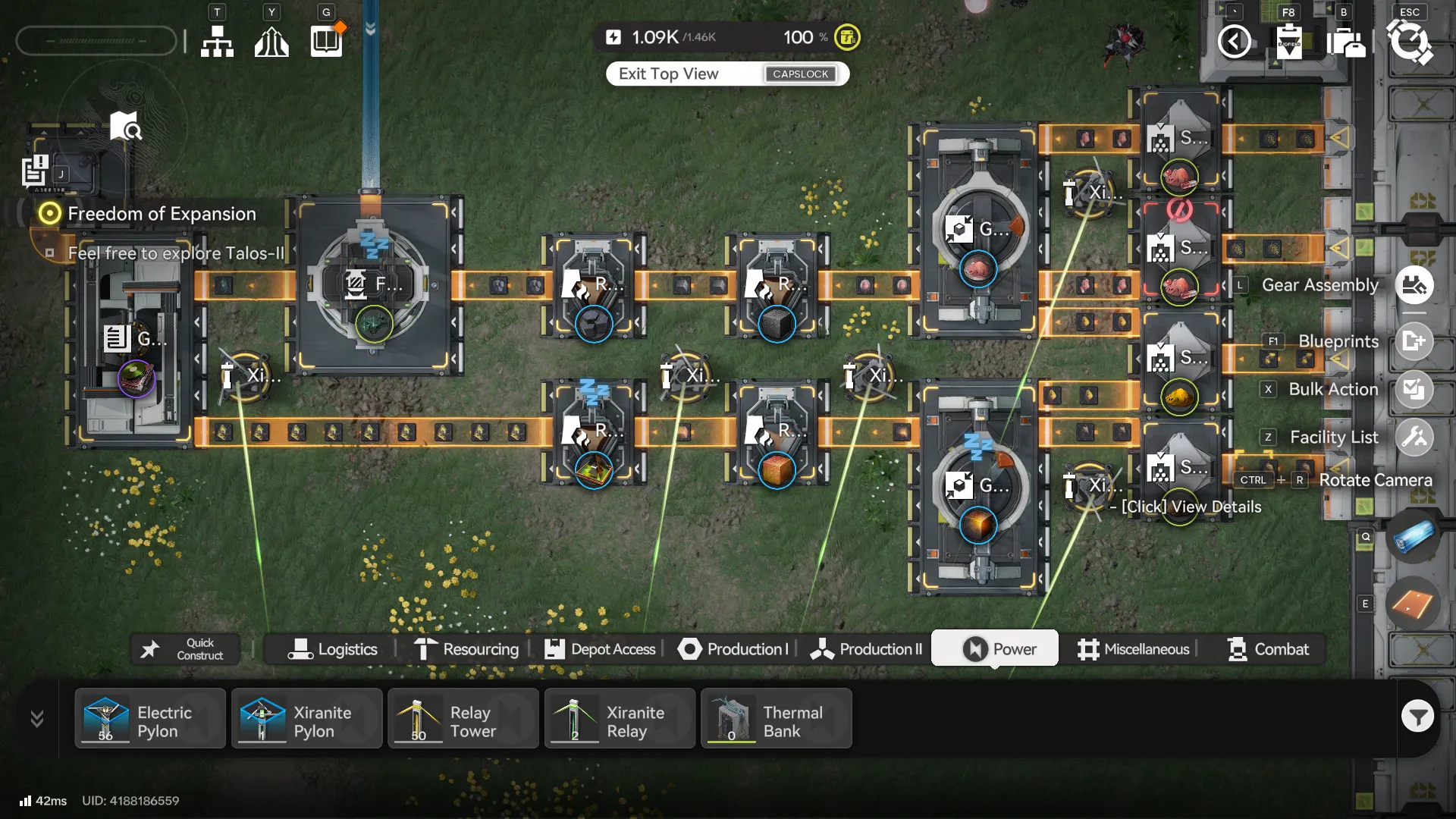Open the Gear Assembly icon
Image resolution: width=1456 pixels, height=819 pixels.
tap(1415, 285)
